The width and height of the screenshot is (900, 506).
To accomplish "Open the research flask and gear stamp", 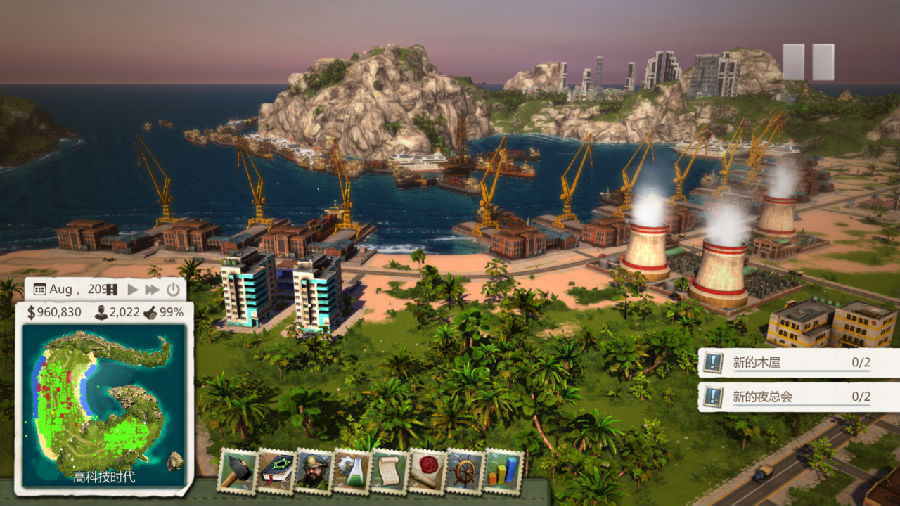I will coord(352,469).
